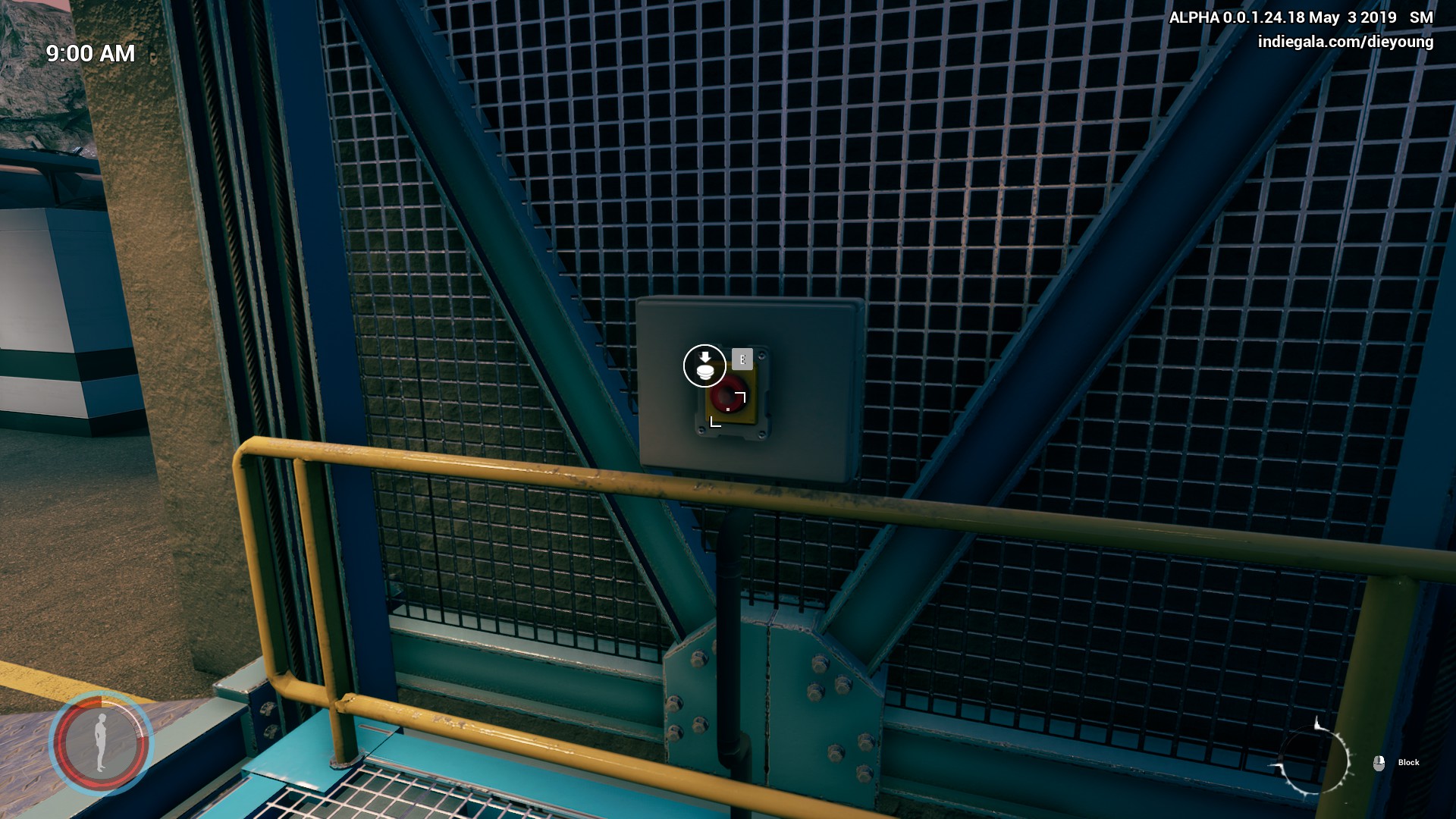Open the indiegala.com/dieyoung link

tap(1345, 42)
